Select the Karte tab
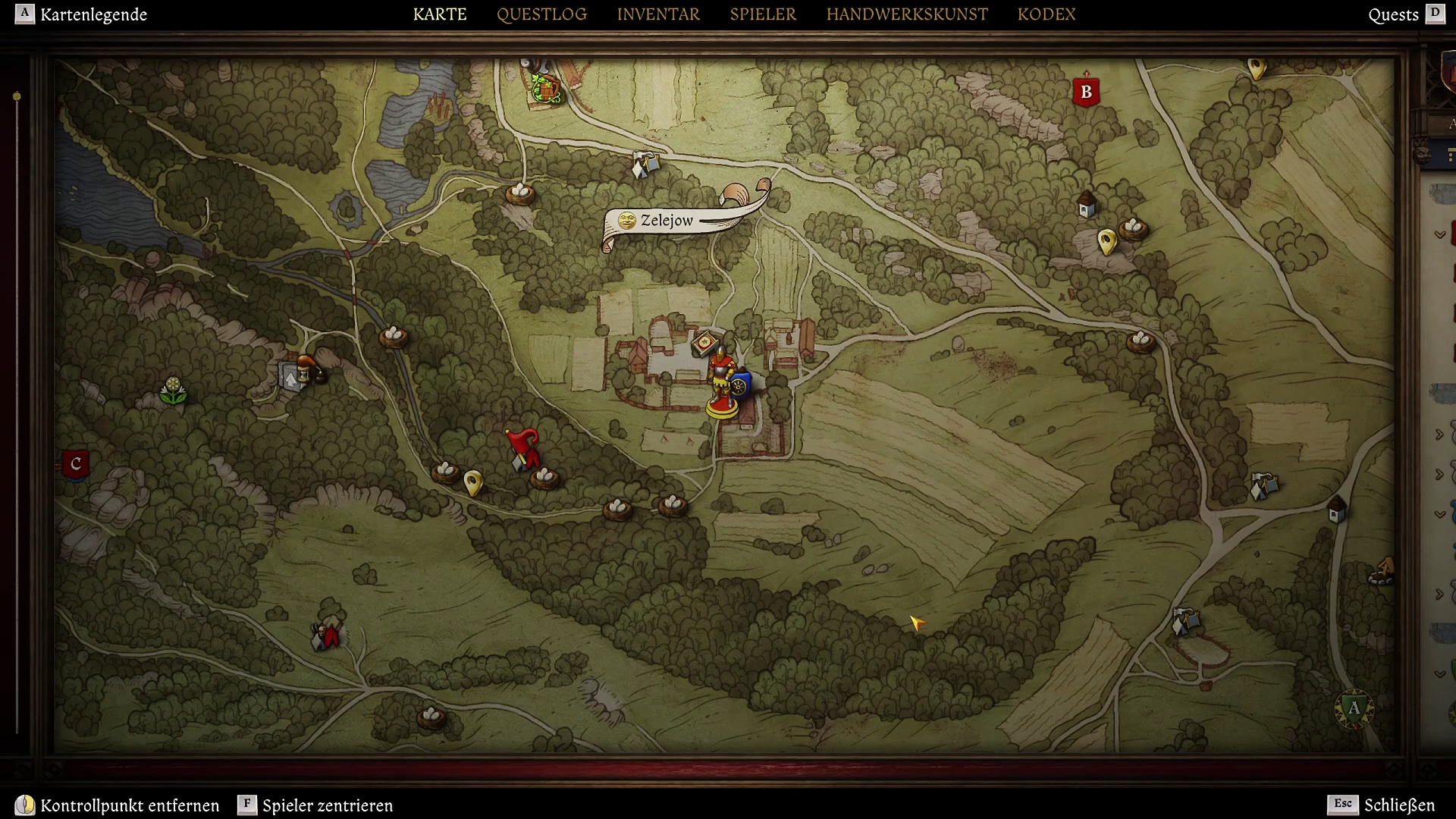Viewport: 1456px width, 819px height. 440,14
